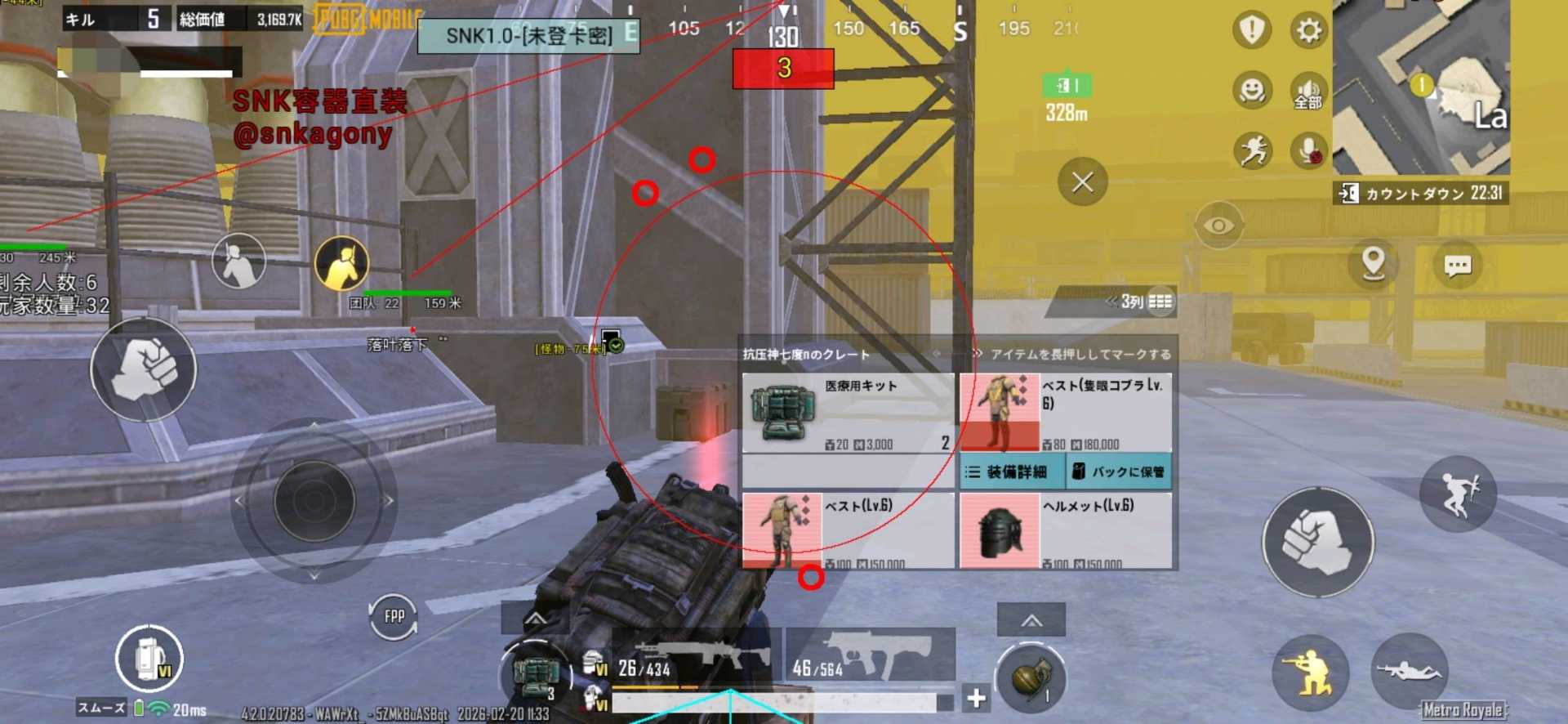1568x724 pixels.
Task: Toggle the FPP camera mode button
Action: pos(395,618)
